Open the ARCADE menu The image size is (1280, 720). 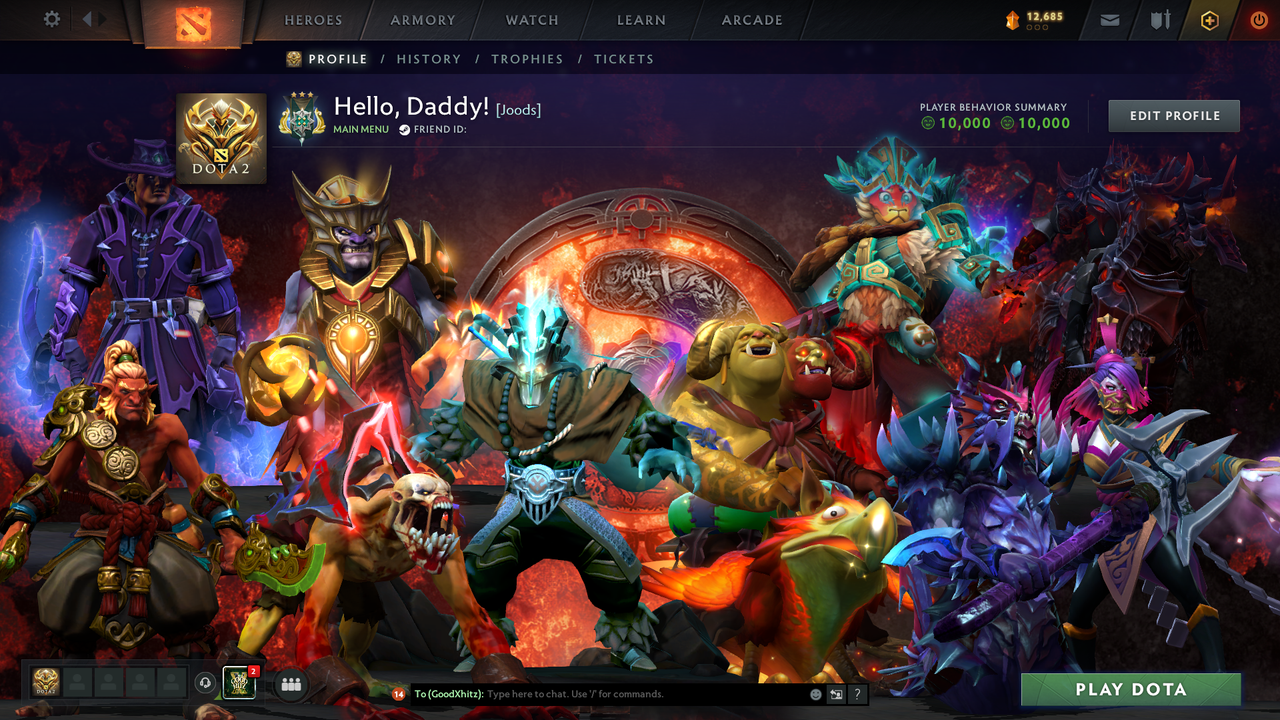(x=751, y=19)
